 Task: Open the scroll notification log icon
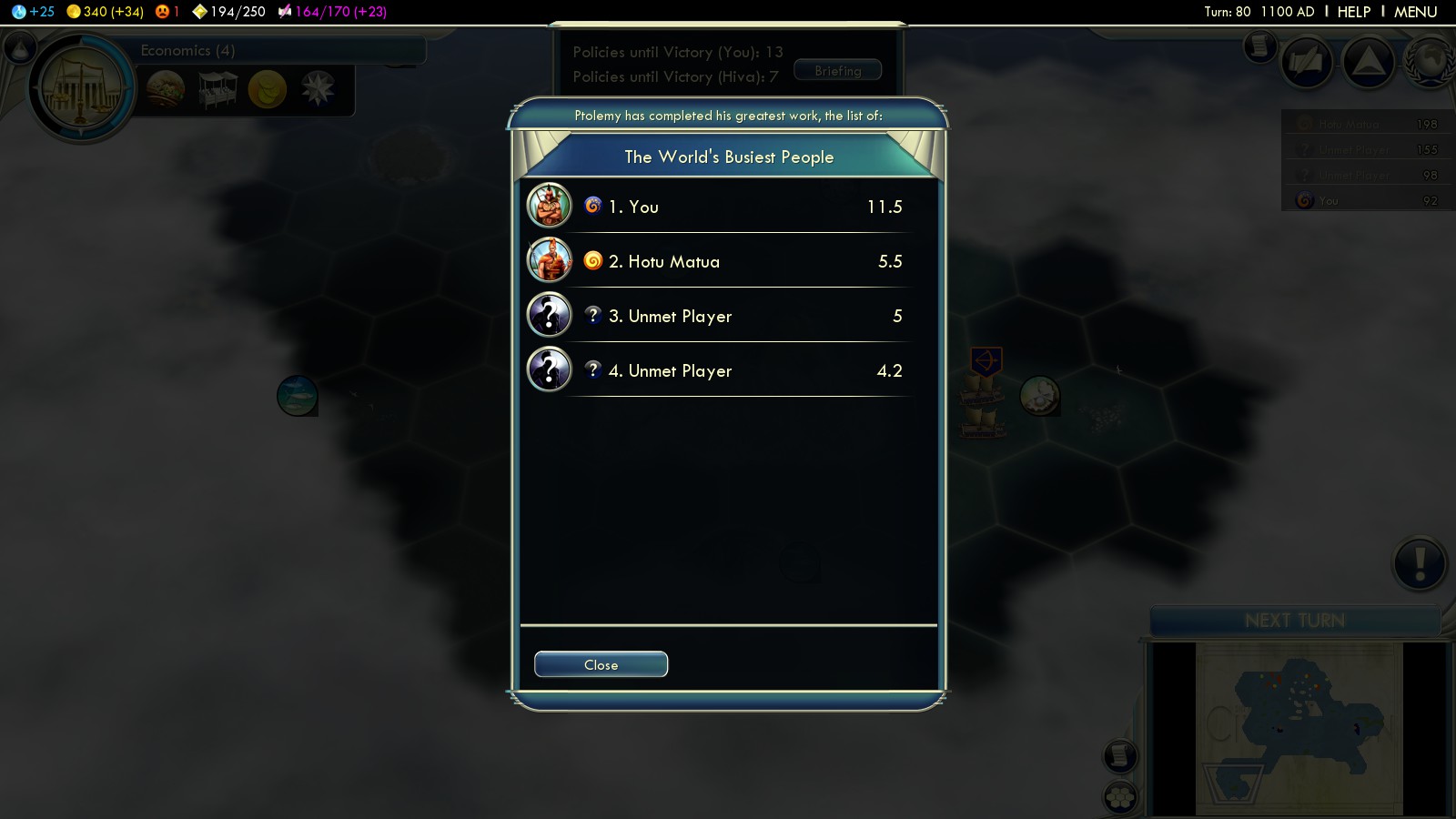point(1259,45)
